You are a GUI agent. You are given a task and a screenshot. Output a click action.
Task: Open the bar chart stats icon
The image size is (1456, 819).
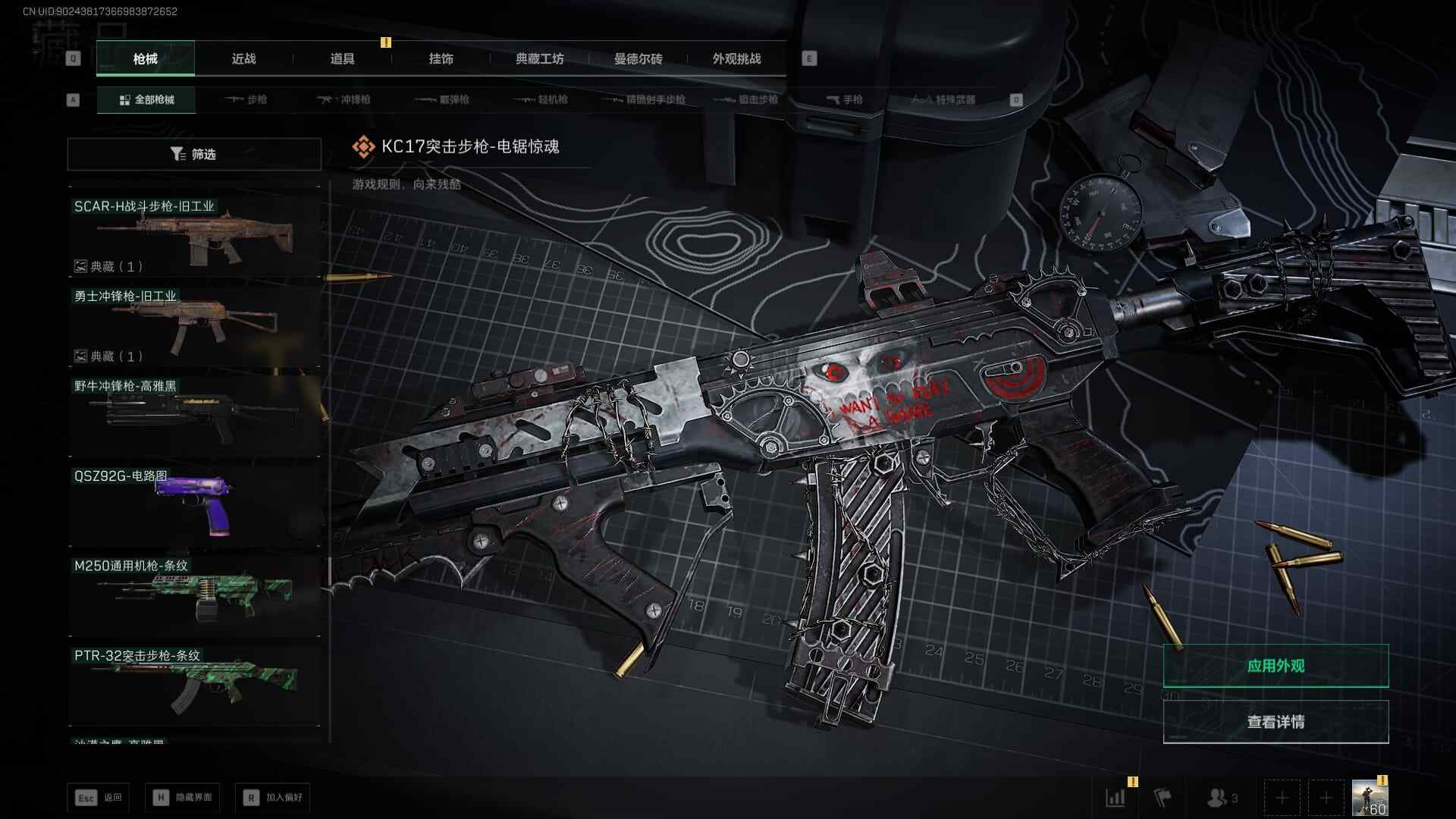[1116, 798]
